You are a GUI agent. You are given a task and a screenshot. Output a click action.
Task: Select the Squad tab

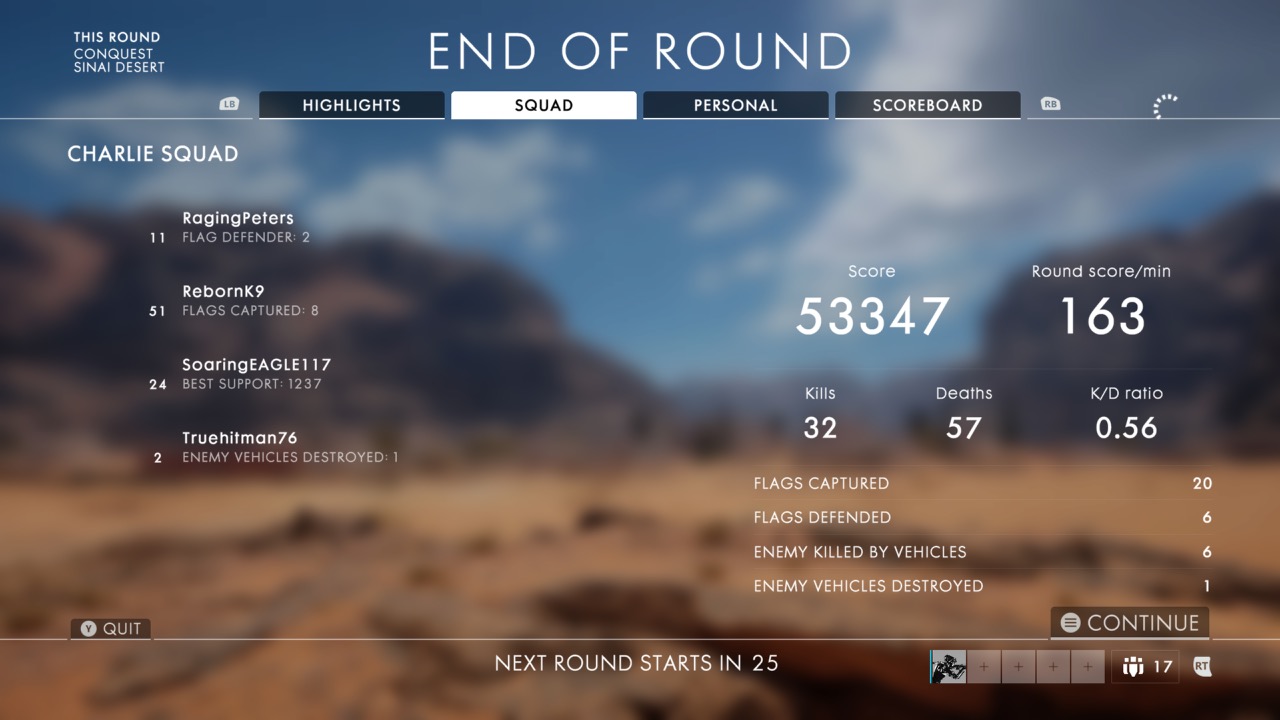tap(543, 105)
